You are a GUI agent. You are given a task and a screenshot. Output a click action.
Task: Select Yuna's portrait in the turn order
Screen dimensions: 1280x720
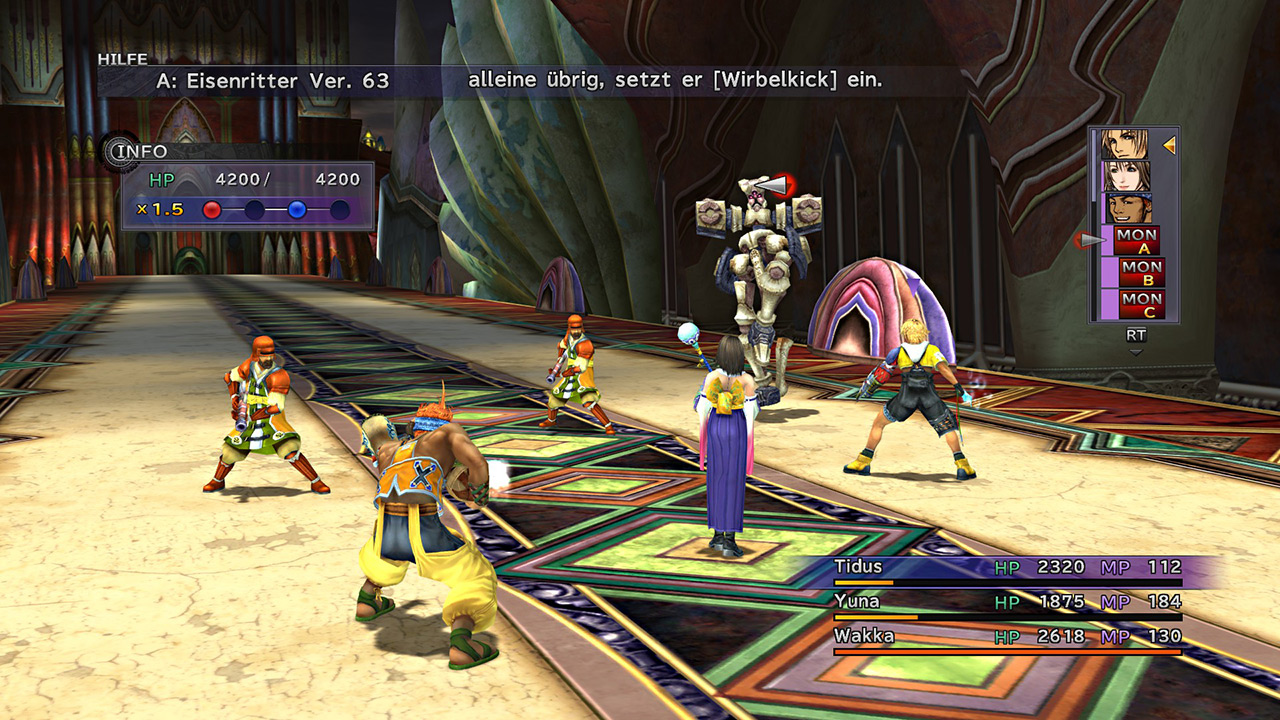1126,177
